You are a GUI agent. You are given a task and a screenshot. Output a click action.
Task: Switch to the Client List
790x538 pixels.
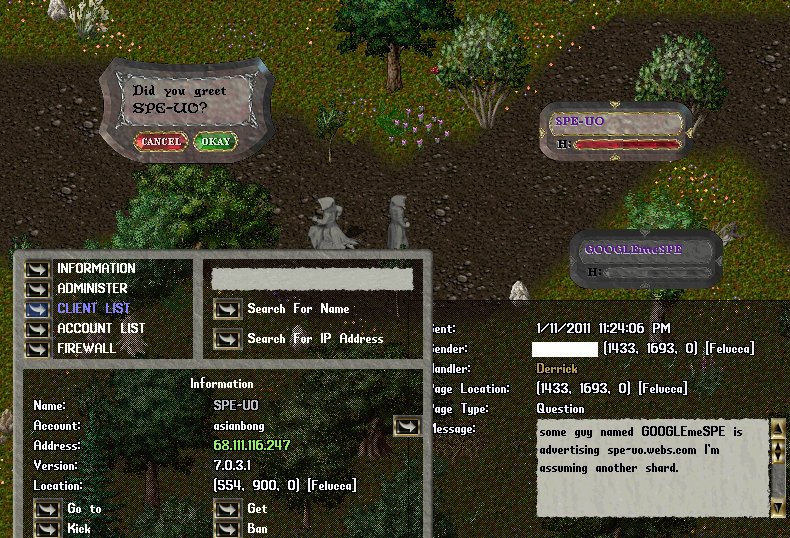(x=38, y=309)
